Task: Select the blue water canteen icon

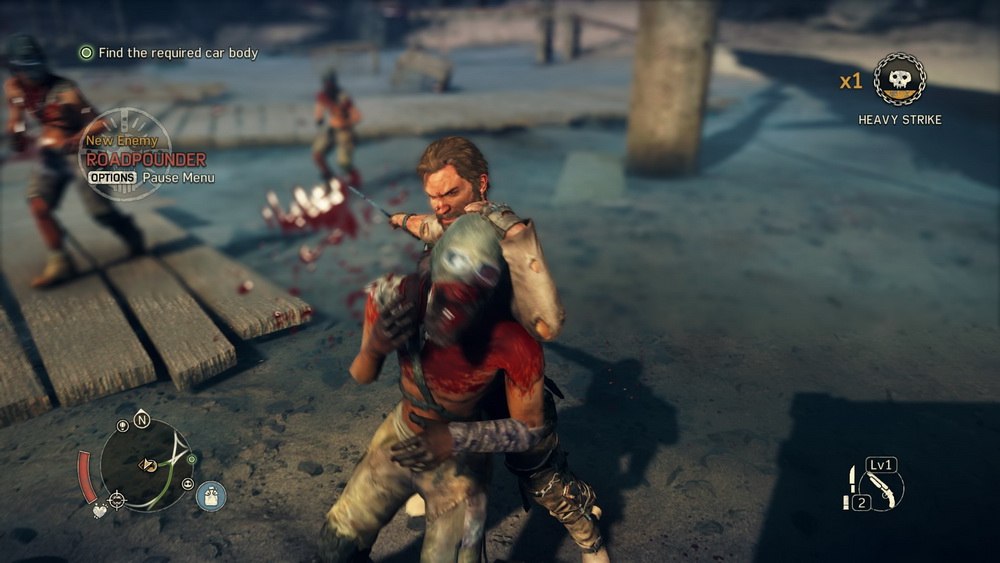Action: click(x=211, y=495)
